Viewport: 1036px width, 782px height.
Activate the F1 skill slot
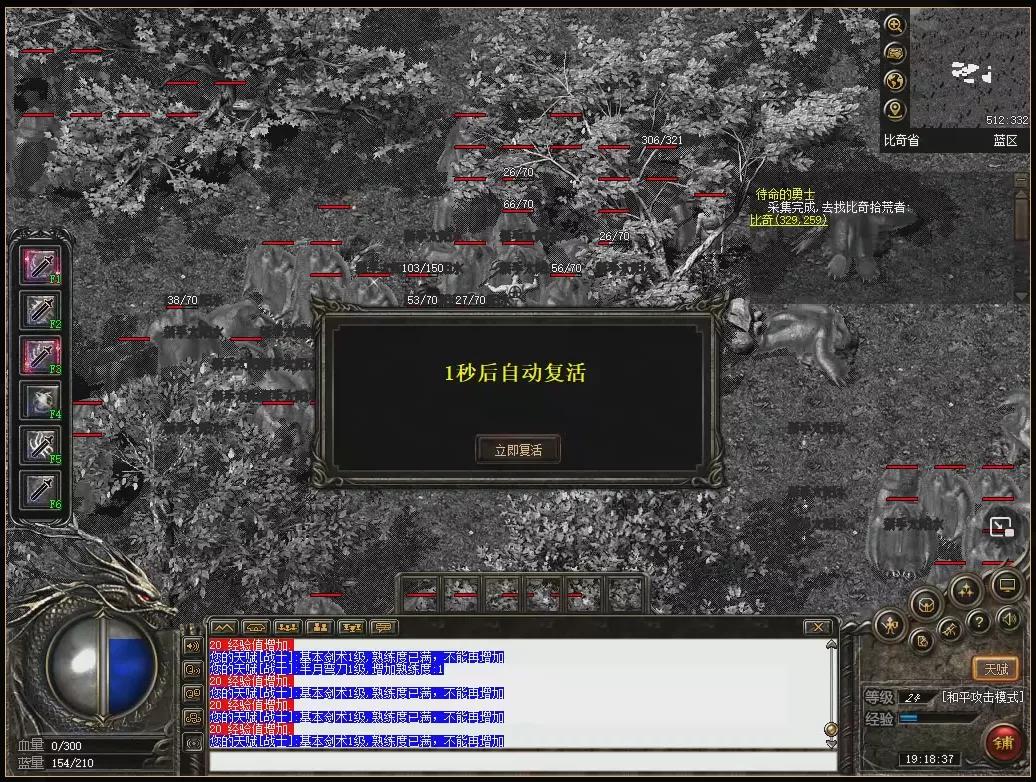(x=41, y=265)
